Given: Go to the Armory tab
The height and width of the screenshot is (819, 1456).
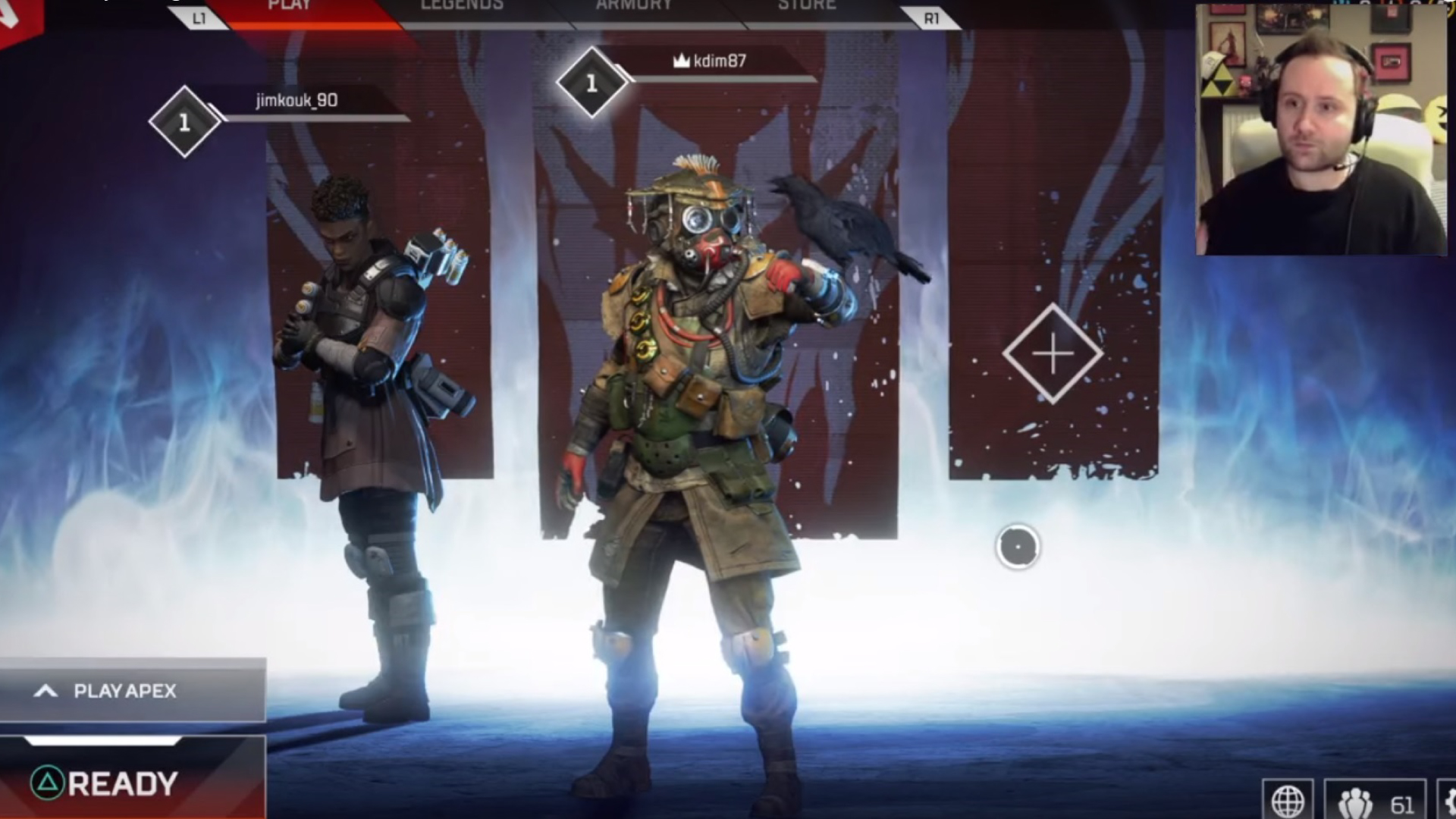Looking at the screenshot, I should coord(634,8).
